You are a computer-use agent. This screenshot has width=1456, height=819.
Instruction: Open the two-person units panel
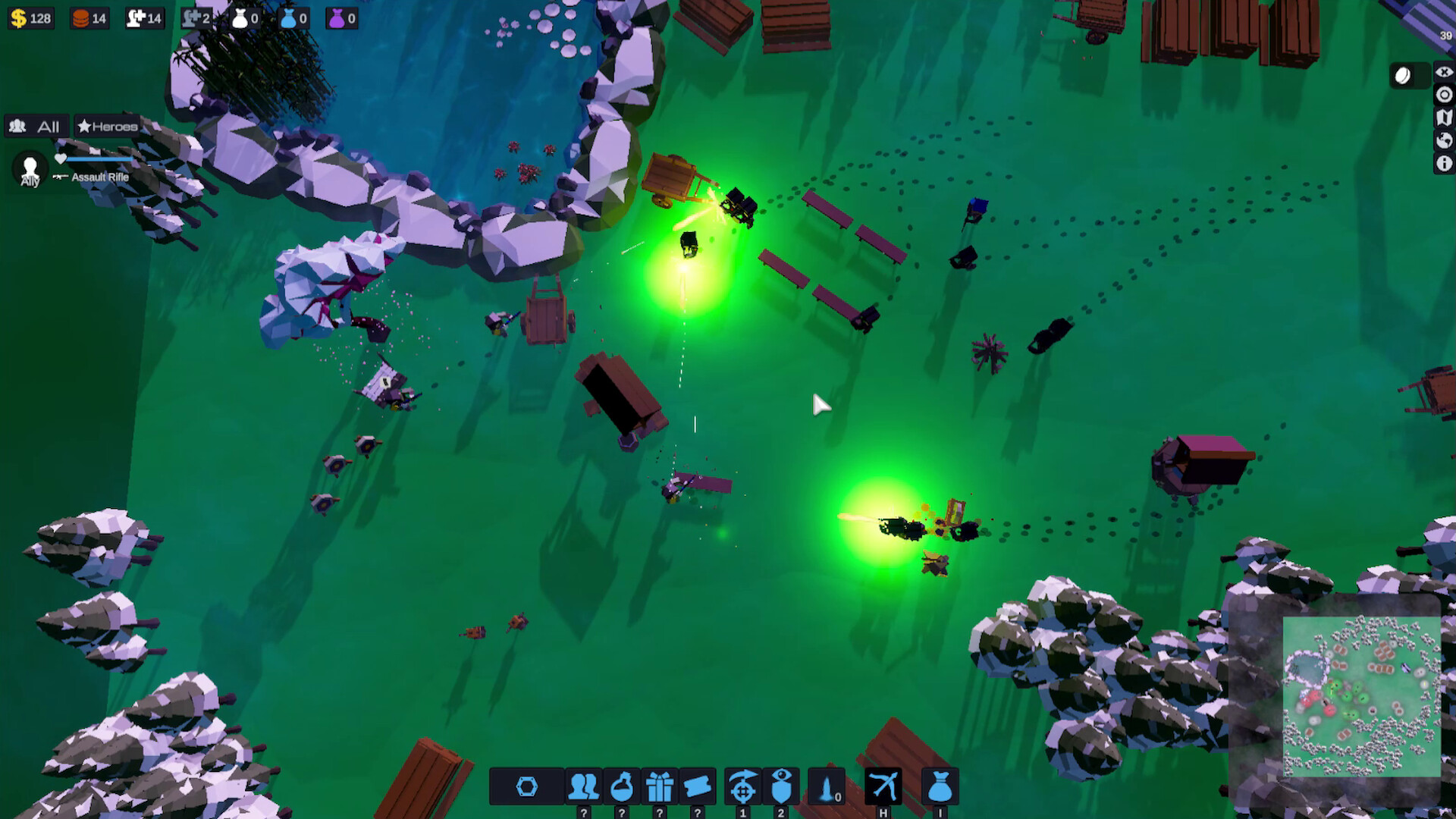(582, 786)
